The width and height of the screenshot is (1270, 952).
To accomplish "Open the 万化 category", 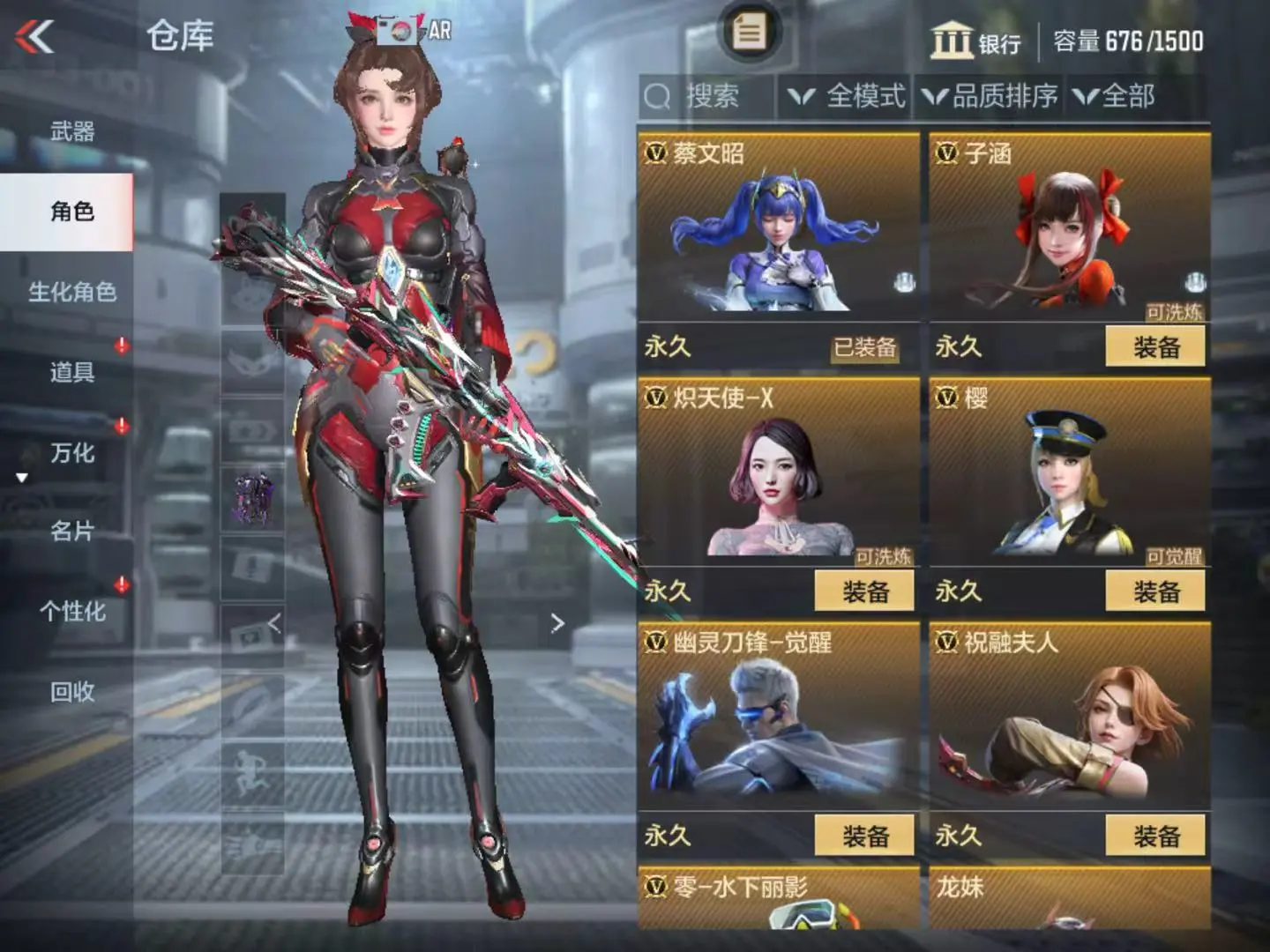I will click(72, 453).
